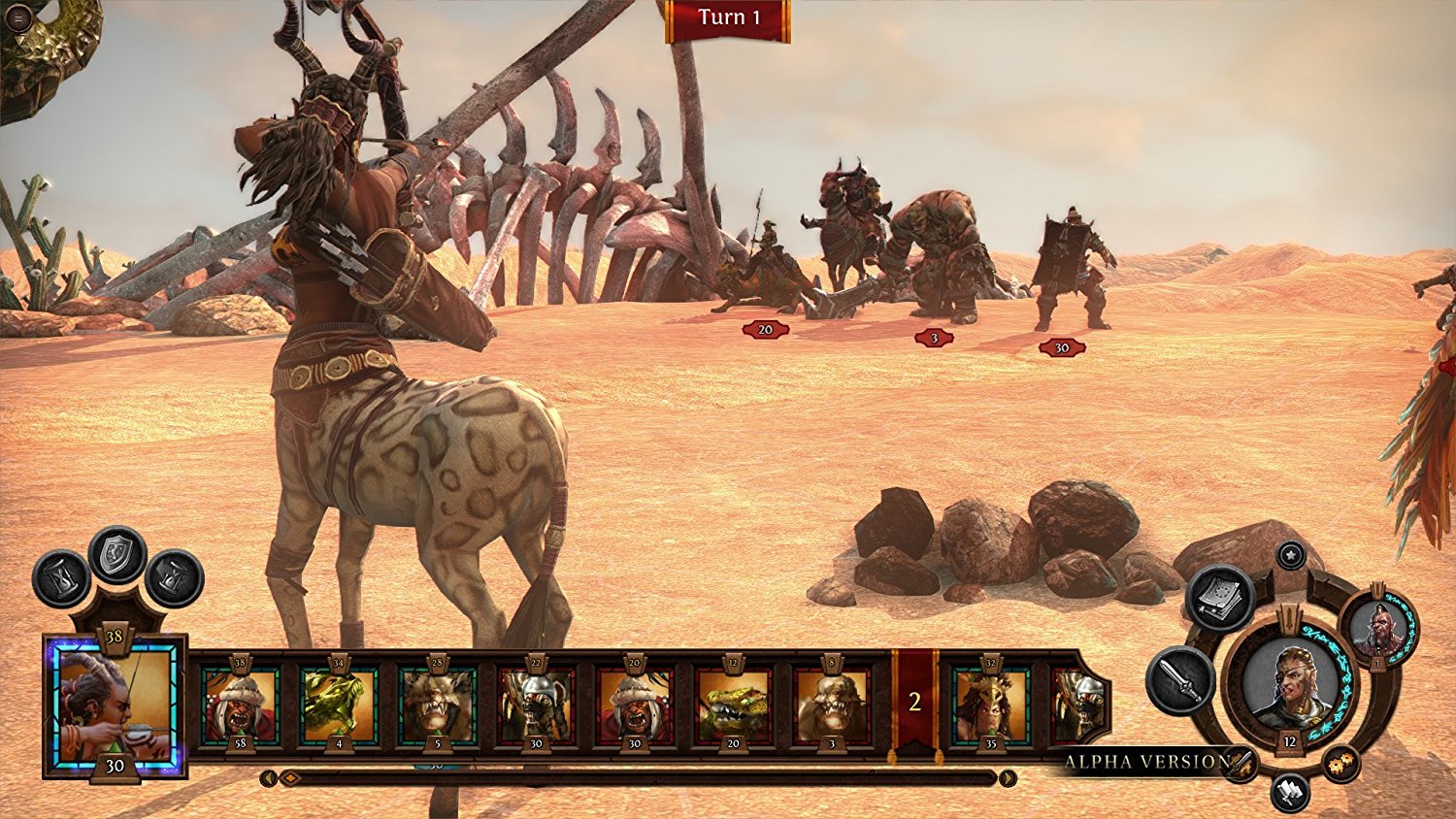
Task: Open the hero spellbook
Action: pyautogui.click(x=1220, y=597)
